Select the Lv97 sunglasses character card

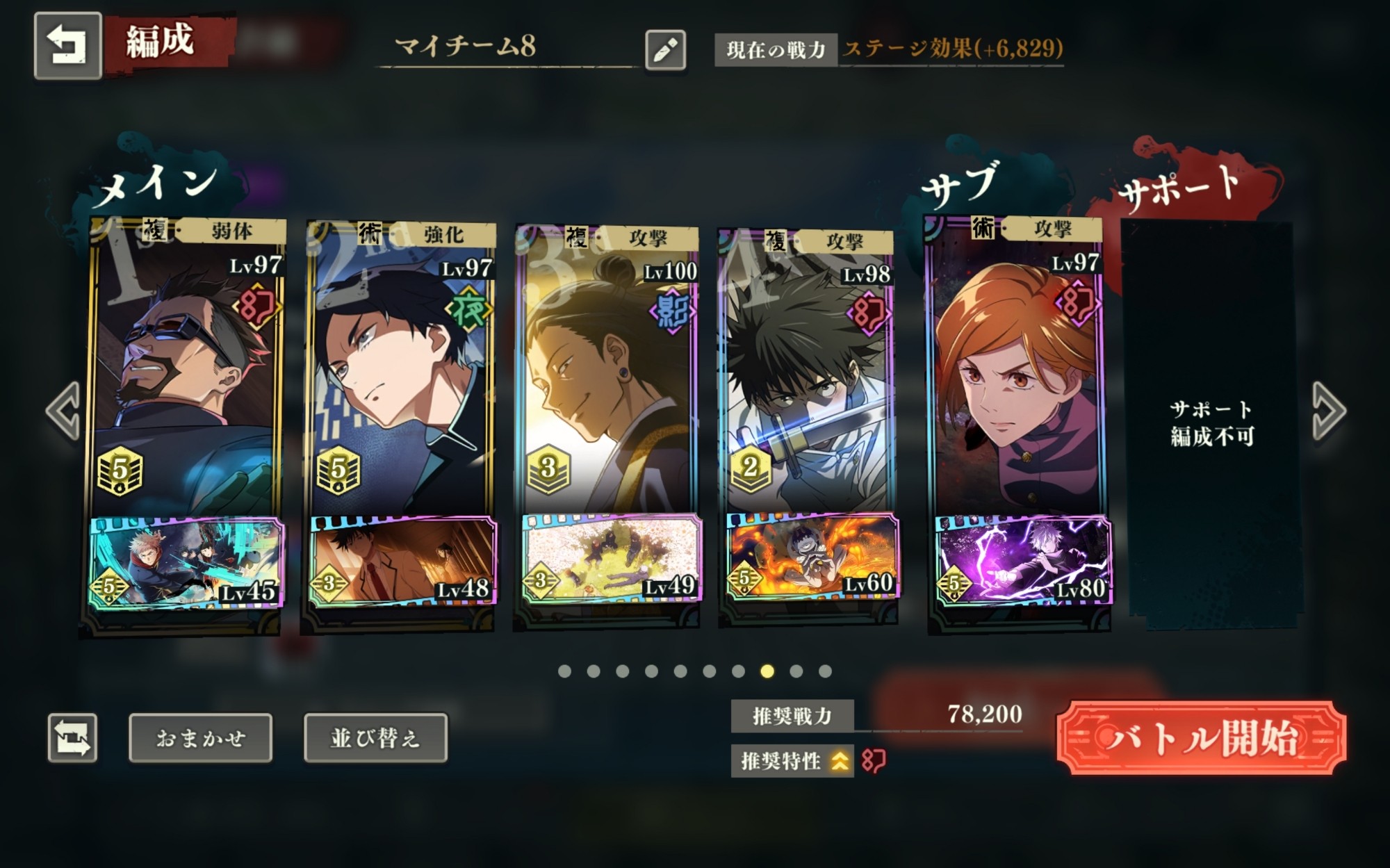pos(186,368)
